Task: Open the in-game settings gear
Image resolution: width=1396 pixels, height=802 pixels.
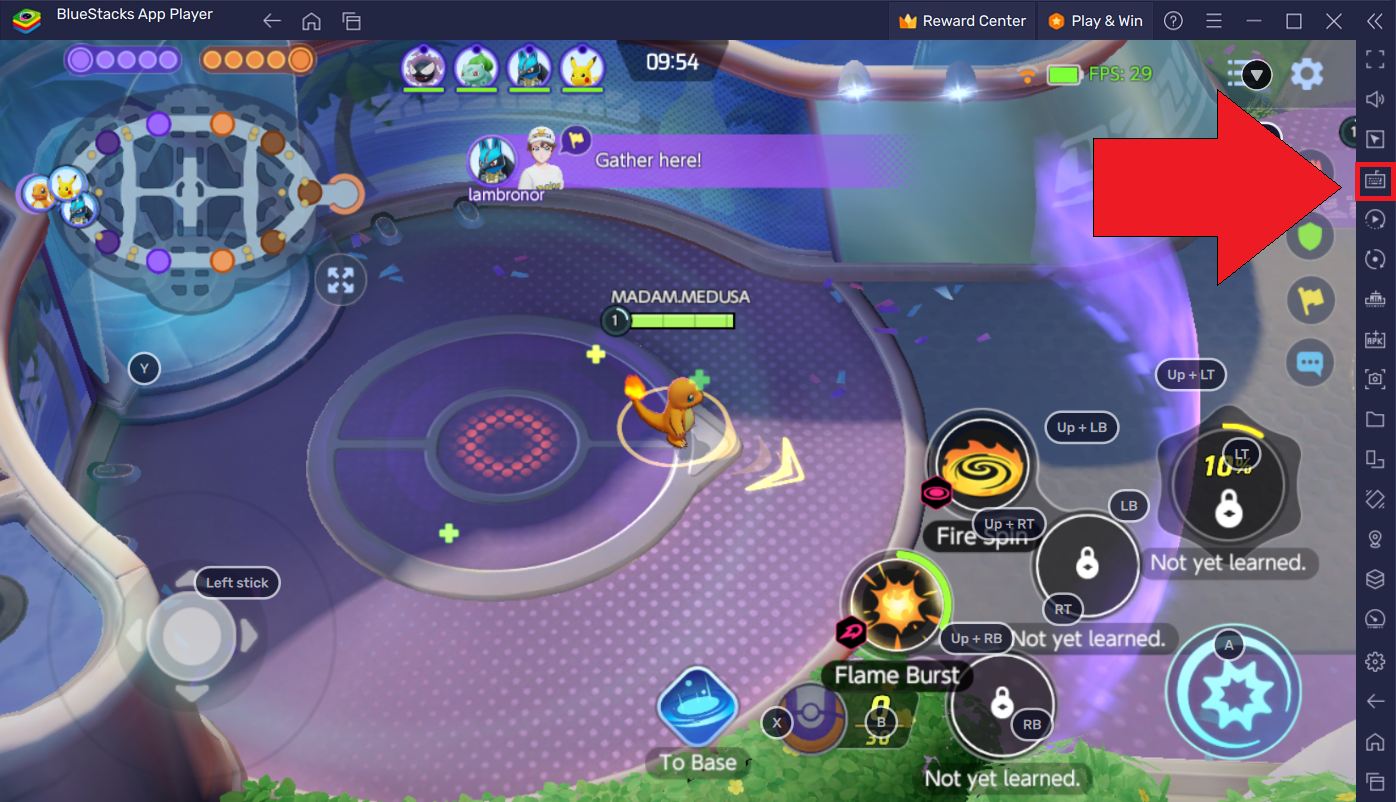Action: pyautogui.click(x=1307, y=73)
